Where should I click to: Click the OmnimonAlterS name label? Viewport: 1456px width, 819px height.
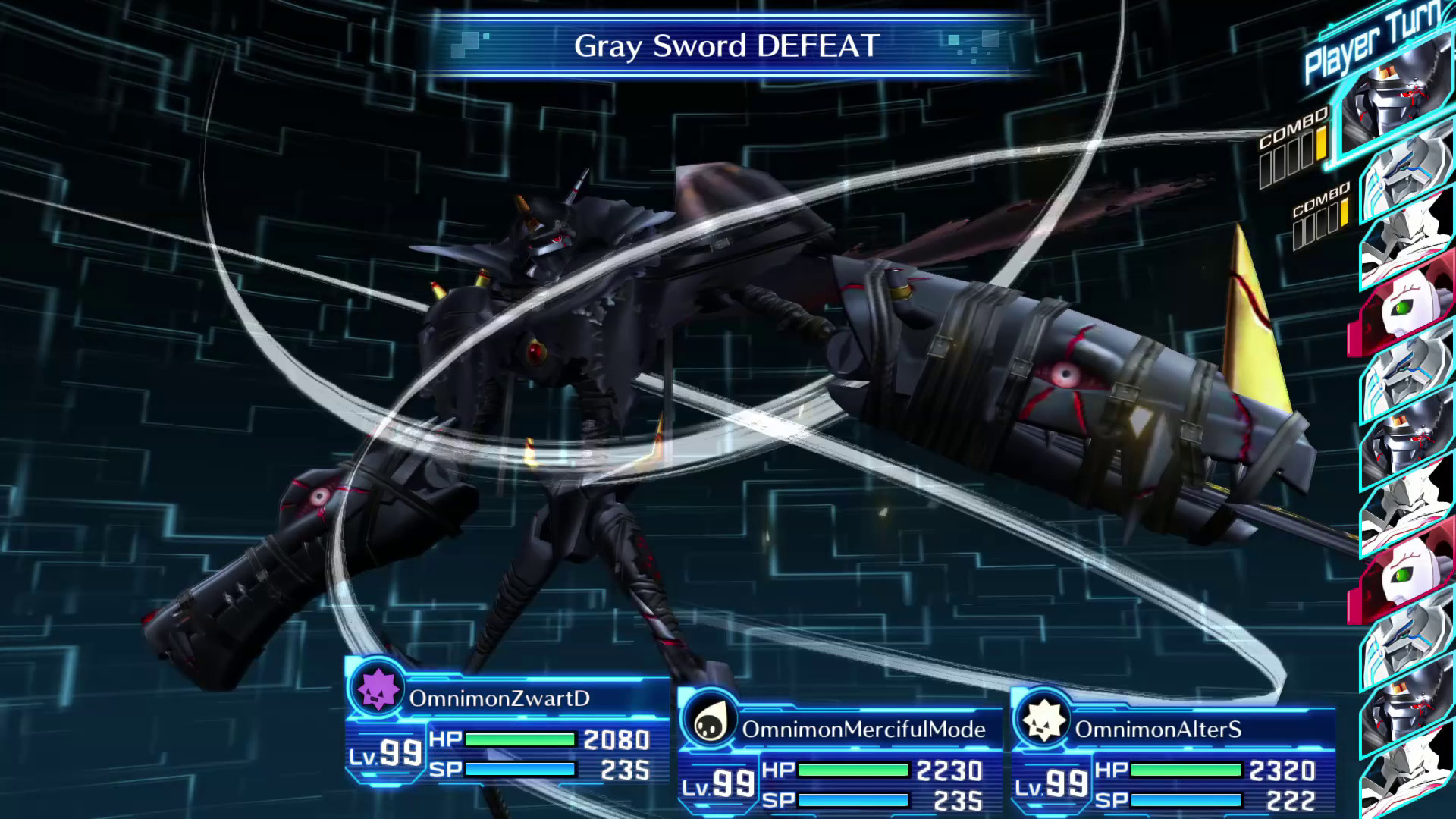point(1156,730)
